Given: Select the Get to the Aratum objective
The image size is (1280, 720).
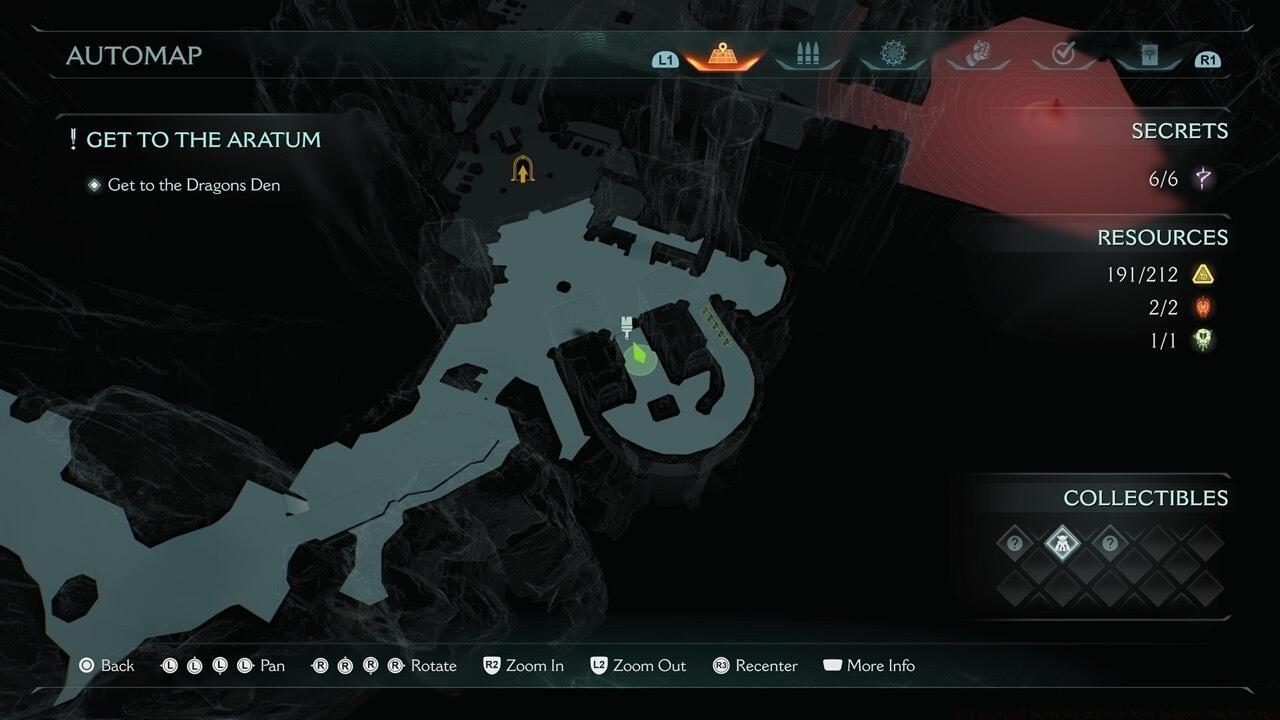Looking at the screenshot, I should (x=203, y=140).
